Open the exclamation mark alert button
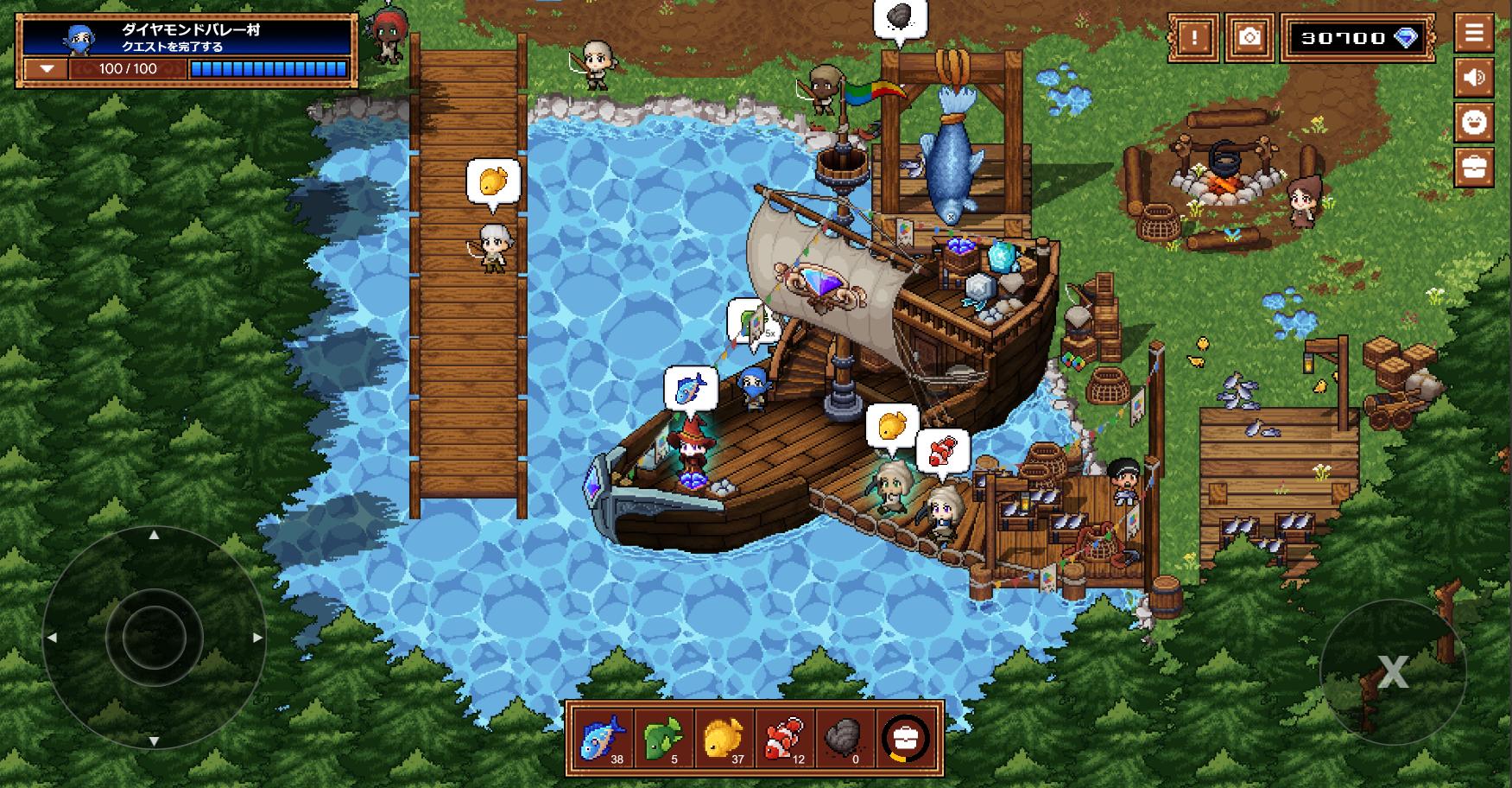Image resolution: width=1512 pixels, height=788 pixels. coord(1194,38)
